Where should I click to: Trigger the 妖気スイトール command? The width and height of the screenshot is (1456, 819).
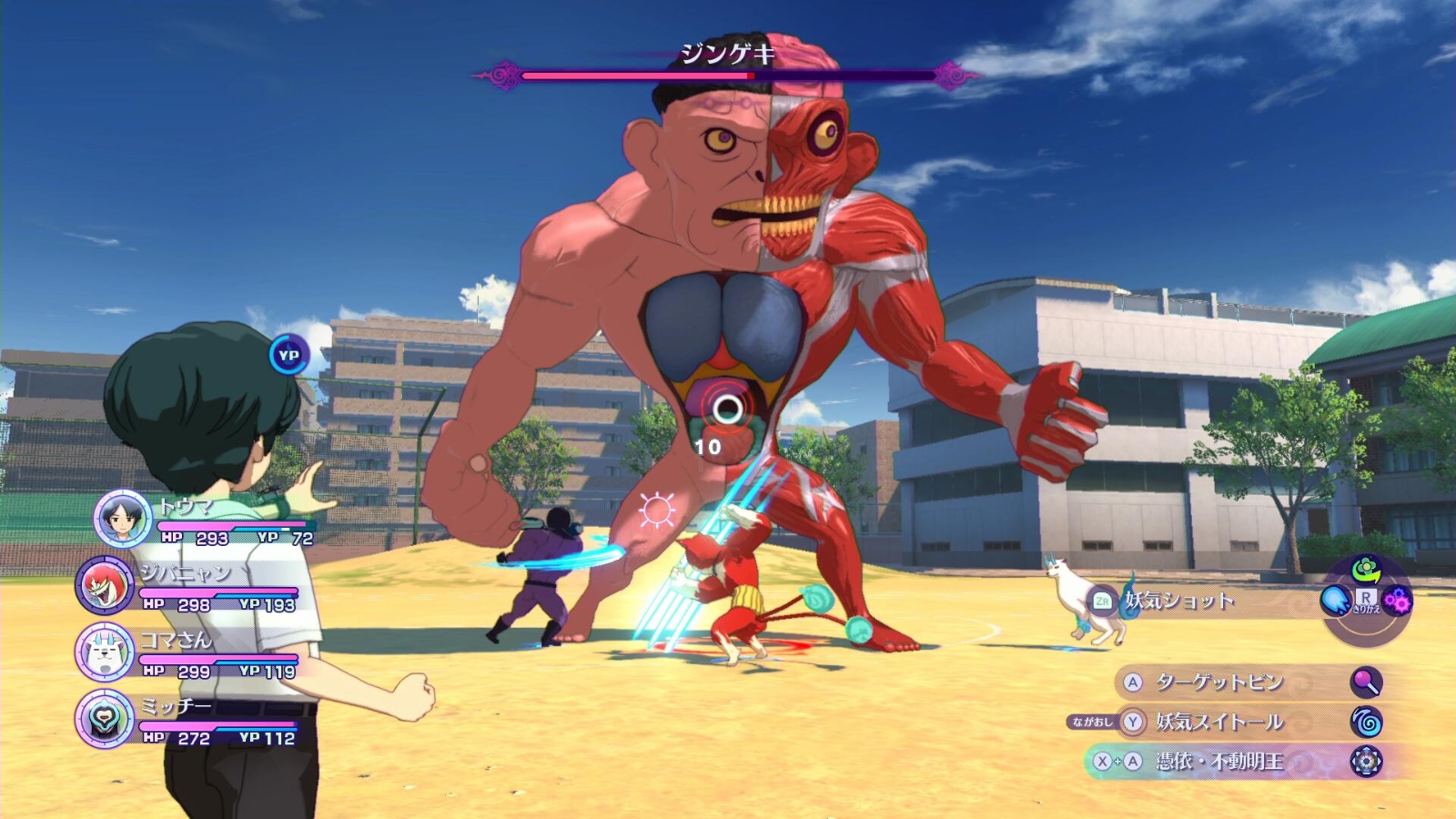(1219, 723)
